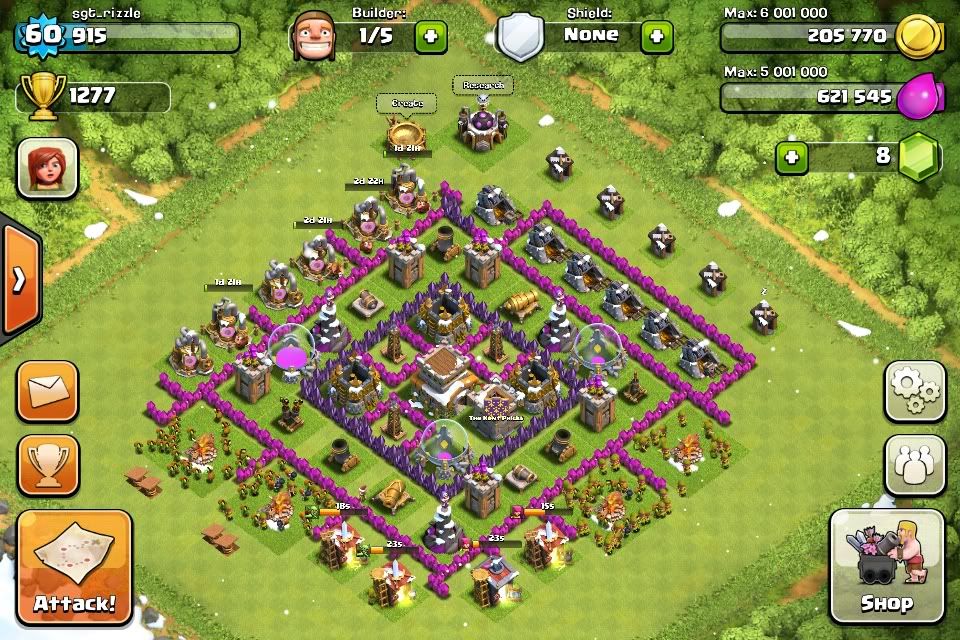The image size is (960, 640).
Task: Add gems with the green plus button
Action: pyautogui.click(x=792, y=157)
